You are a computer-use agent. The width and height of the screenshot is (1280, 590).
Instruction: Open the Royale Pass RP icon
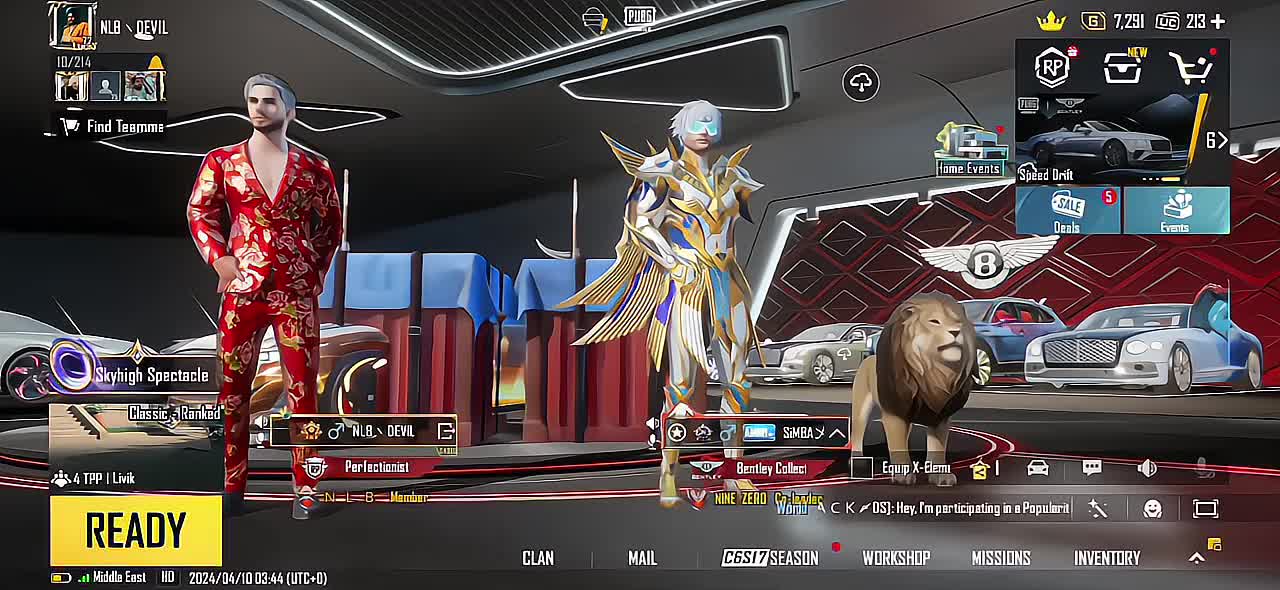[1052, 68]
